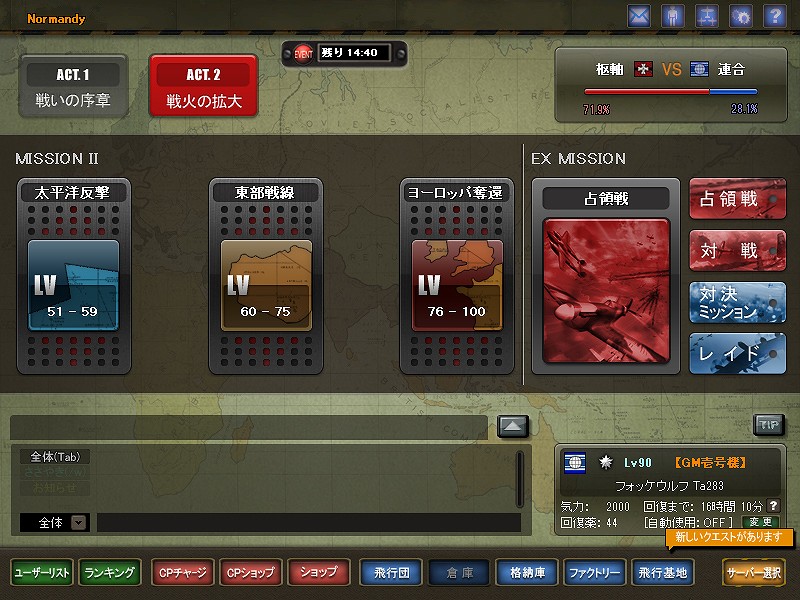The image size is (800, 600).
Task: Go to the 格納庫 hangar
Action: [x=526, y=573]
